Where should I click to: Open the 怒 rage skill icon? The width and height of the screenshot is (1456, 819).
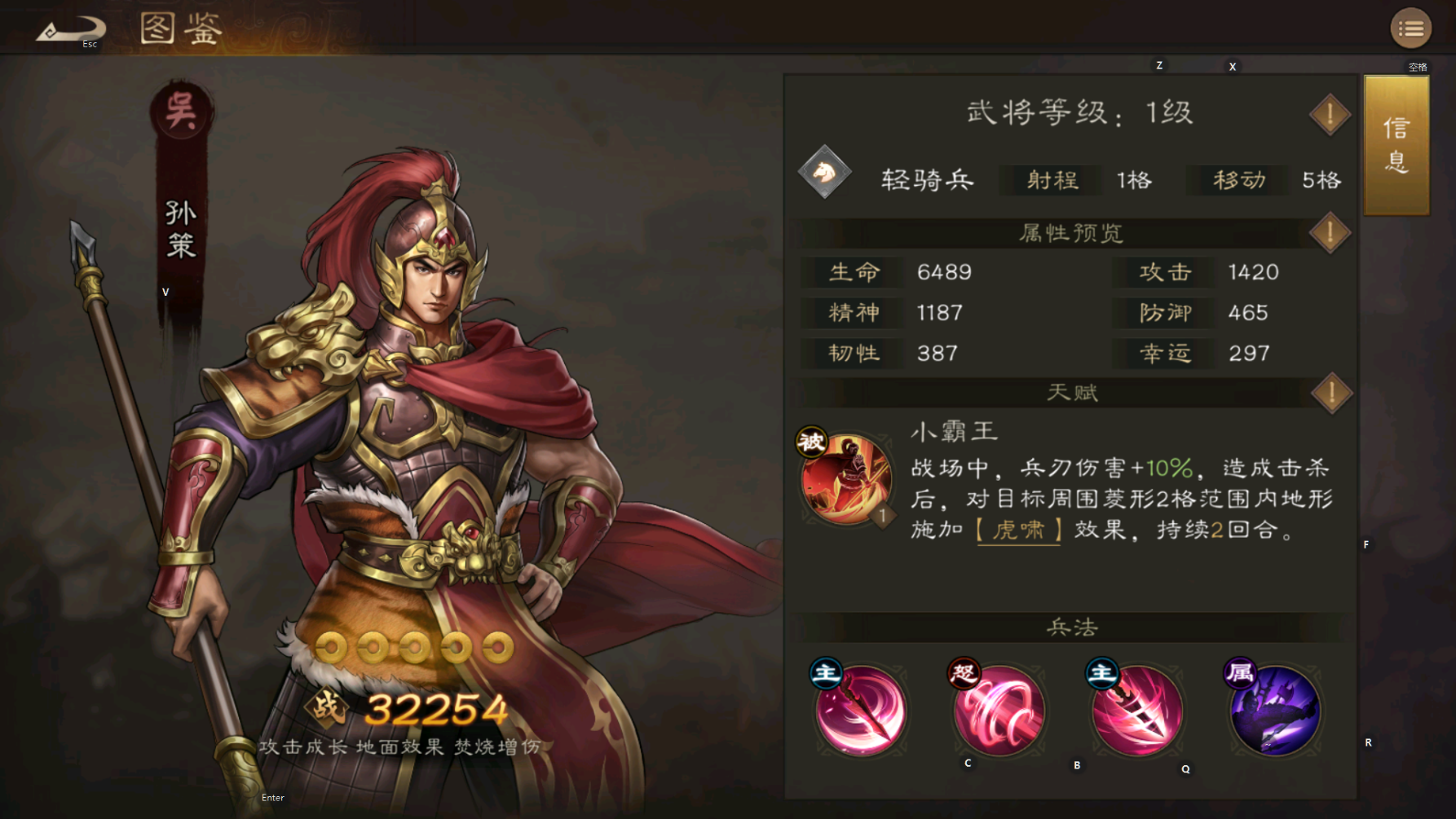(999, 711)
